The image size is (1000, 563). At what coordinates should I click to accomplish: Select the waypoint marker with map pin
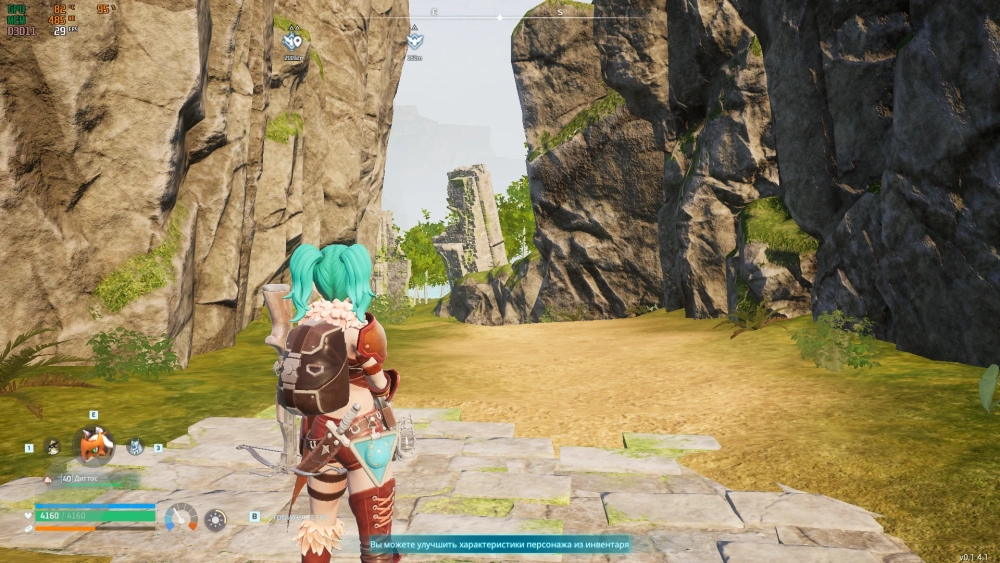292,41
